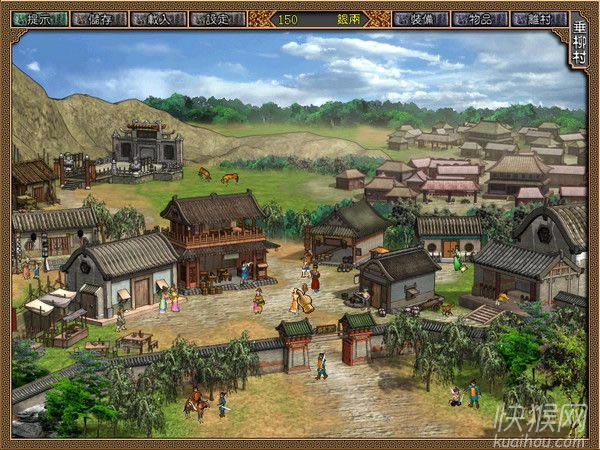Click the 儲存 save game button

99,18
